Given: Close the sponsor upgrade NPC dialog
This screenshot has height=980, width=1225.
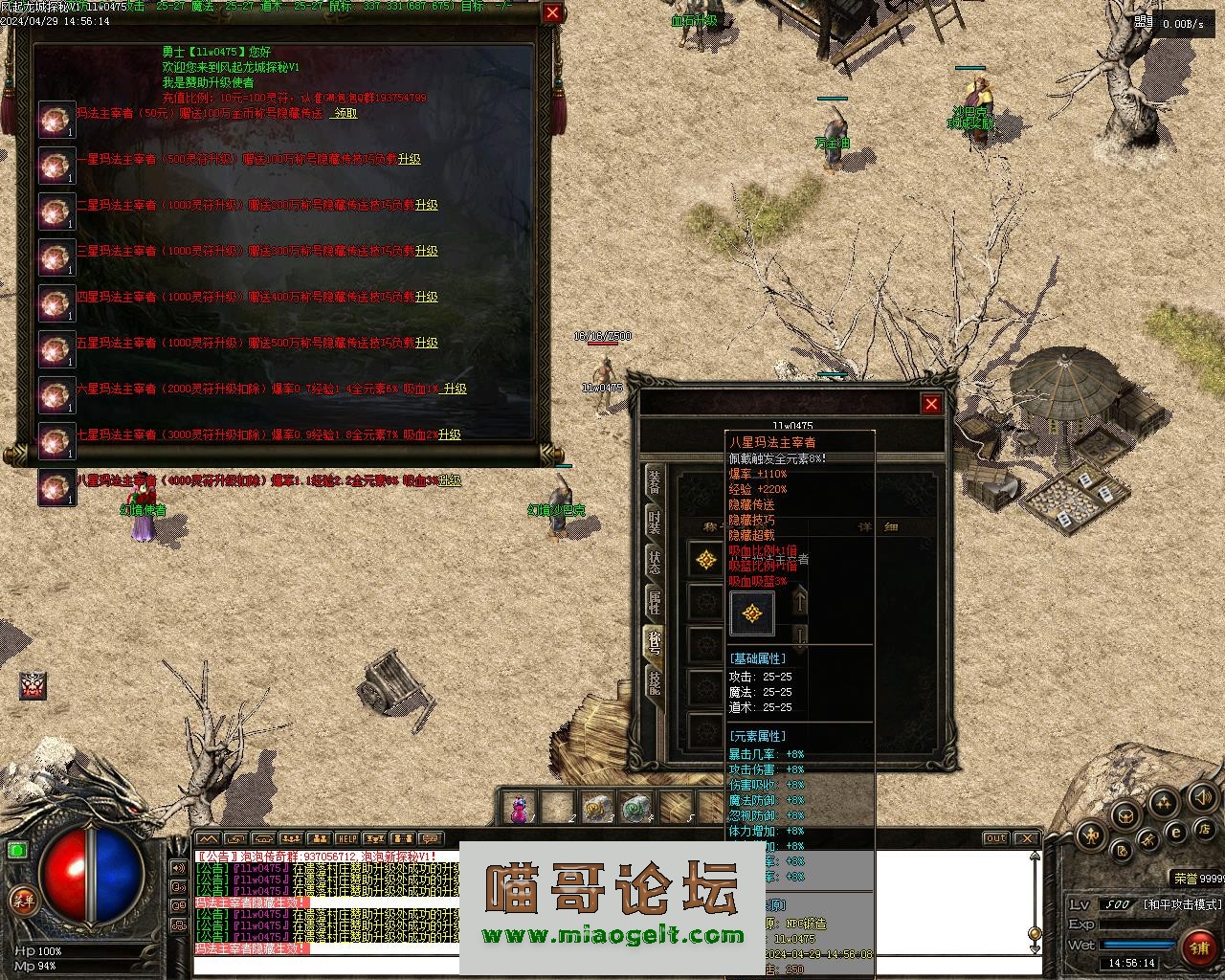Looking at the screenshot, I should click(x=552, y=12).
